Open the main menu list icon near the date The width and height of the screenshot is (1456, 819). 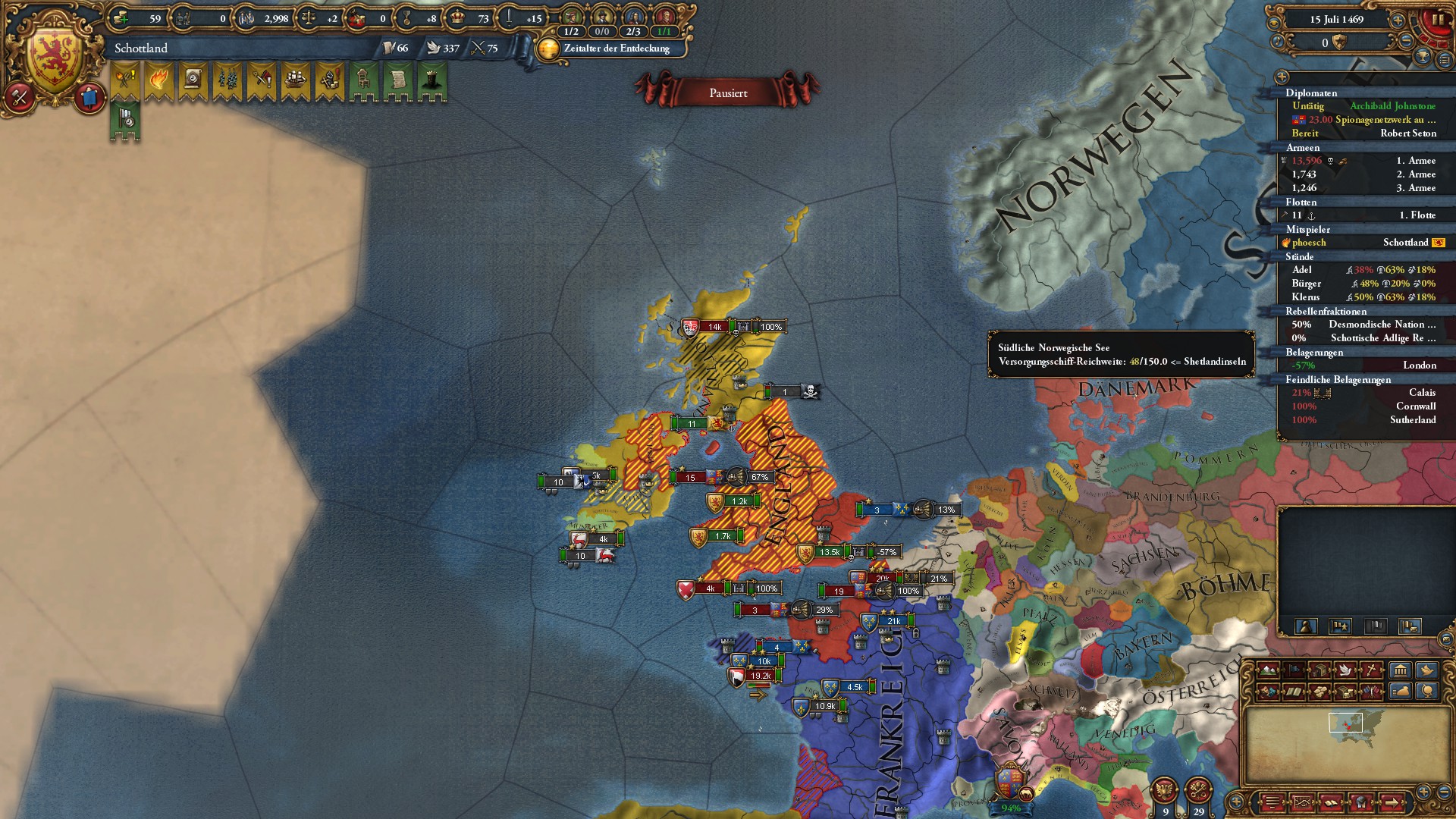click(x=1443, y=61)
